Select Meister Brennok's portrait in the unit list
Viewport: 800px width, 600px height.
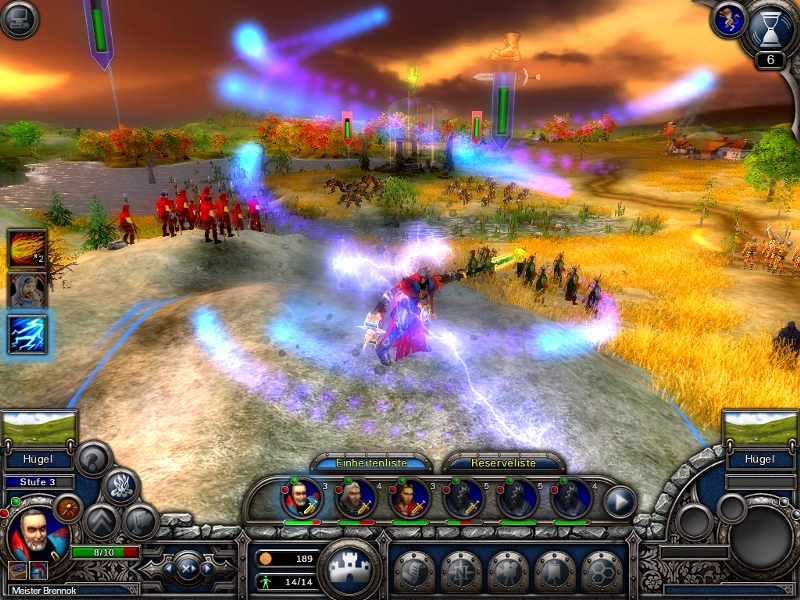(302, 497)
